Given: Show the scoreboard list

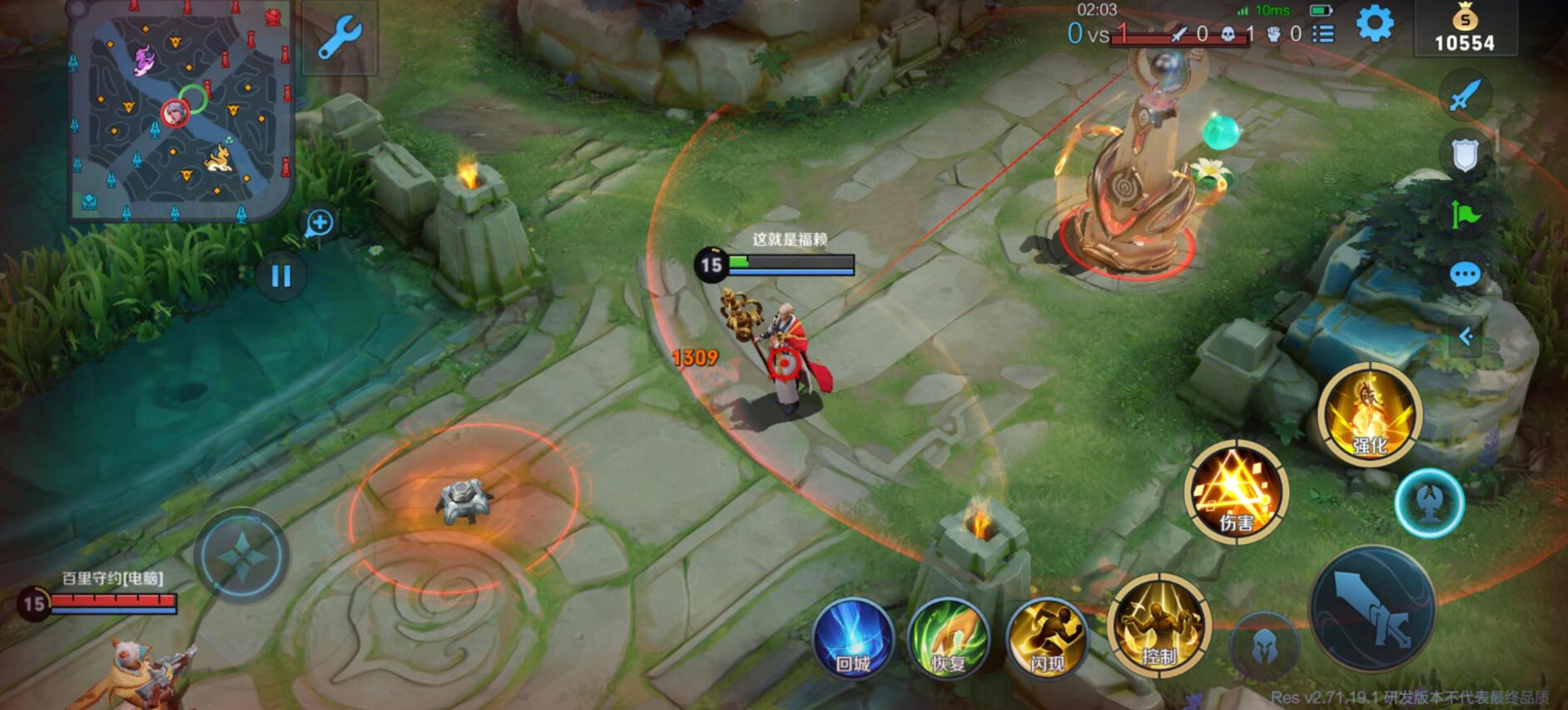Looking at the screenshot, I should pyautogui.click(x=1322, y=34).
